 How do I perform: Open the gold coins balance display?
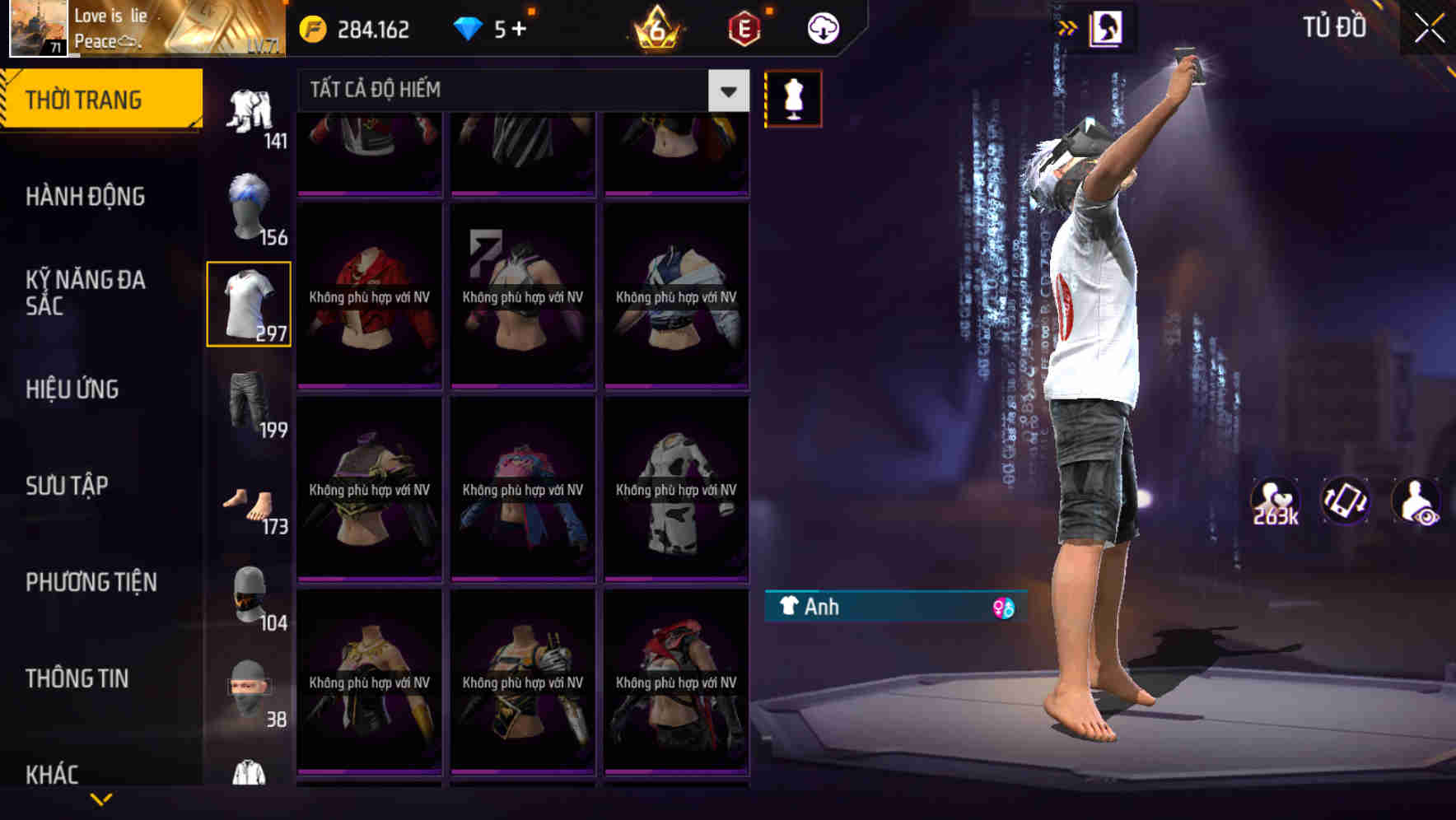354,28
